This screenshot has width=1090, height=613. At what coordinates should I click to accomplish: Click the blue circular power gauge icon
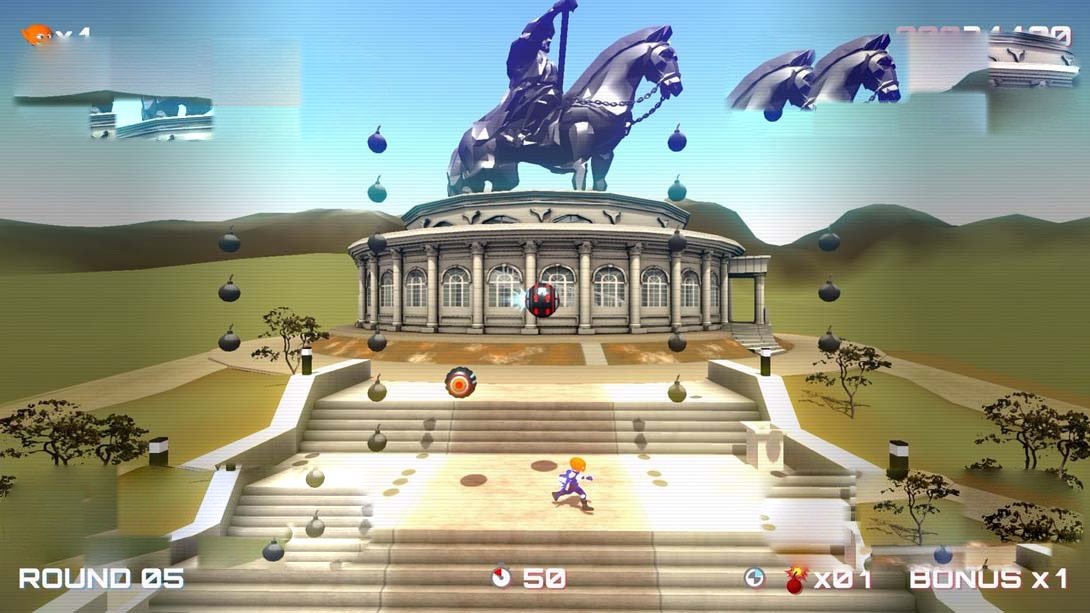click(x=755, y=577)
